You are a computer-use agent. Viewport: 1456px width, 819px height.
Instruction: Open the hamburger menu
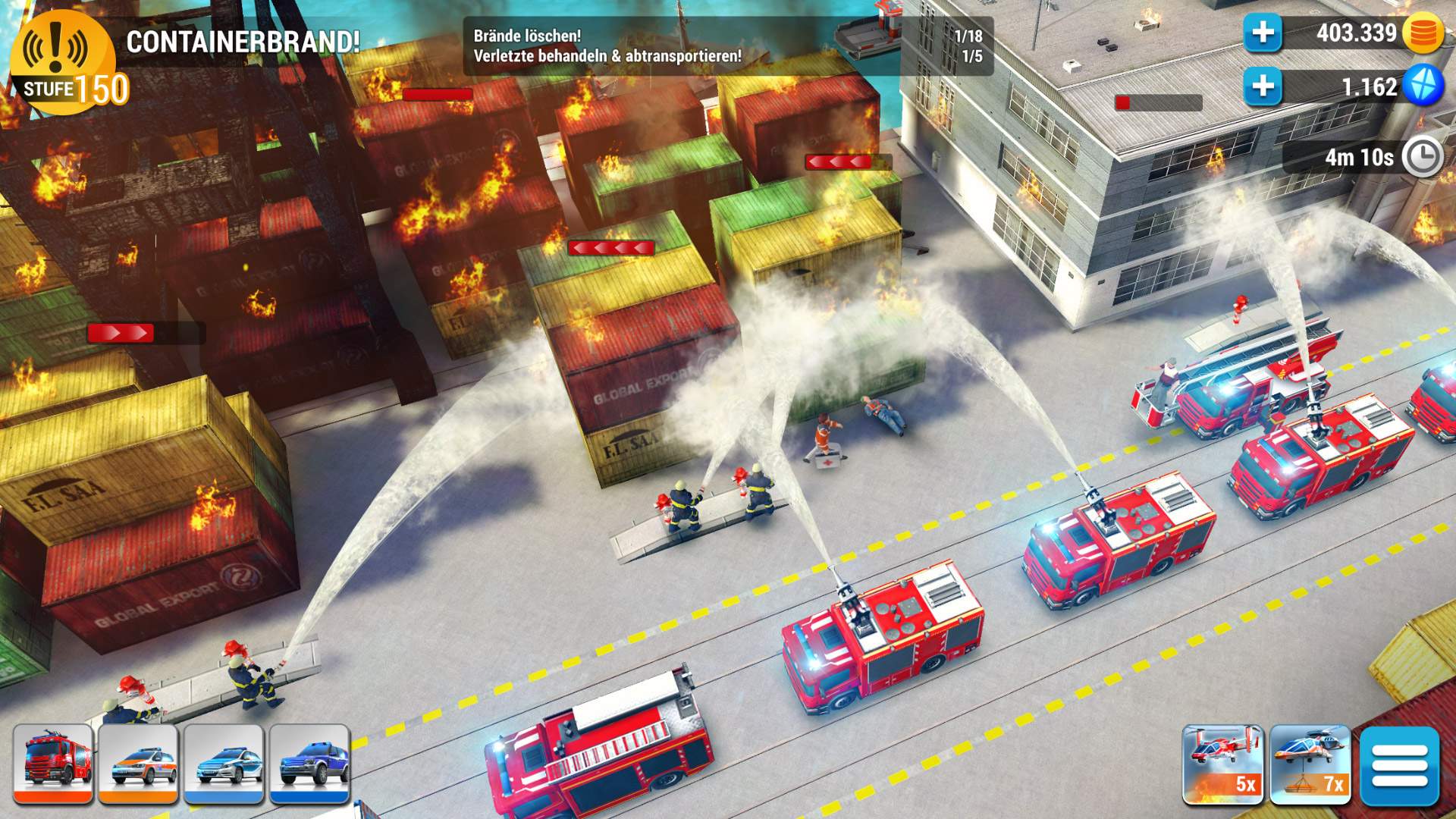click(x=1401, y=766)
